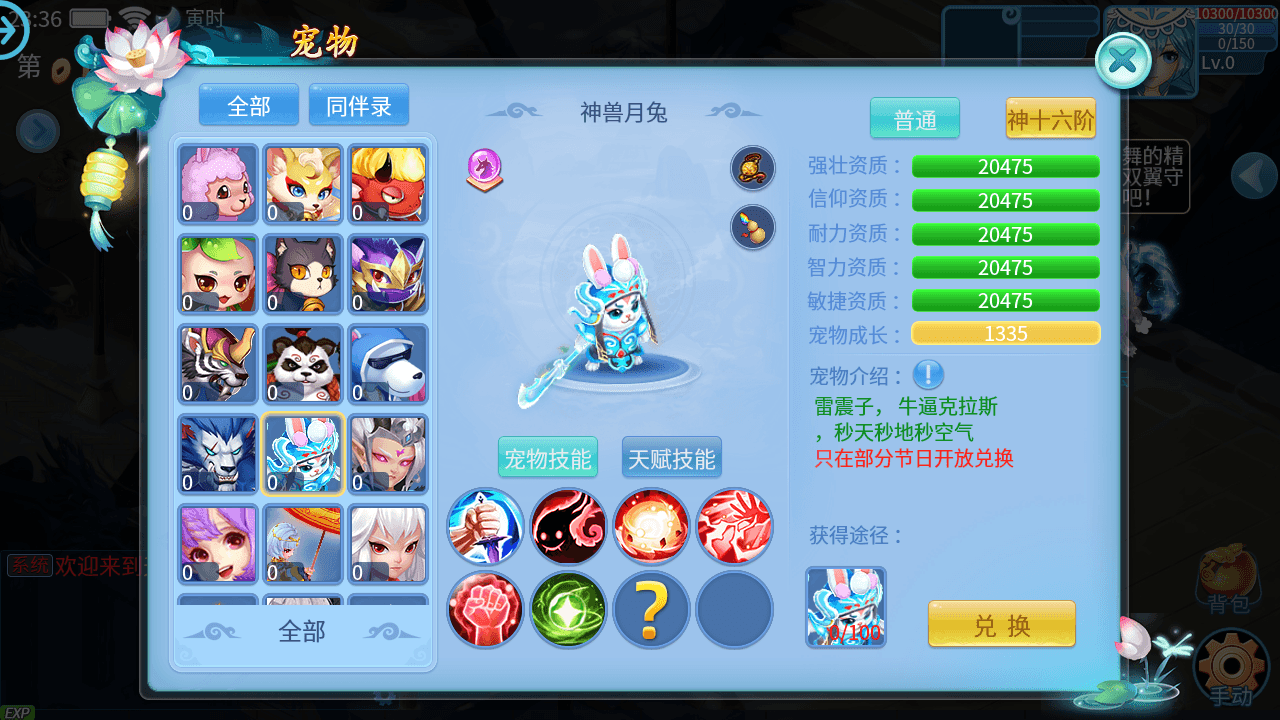The image size is (1280, 720).
Task: Toggle the 神十六阶 stage display
Action: click(x=1050, y=118)
